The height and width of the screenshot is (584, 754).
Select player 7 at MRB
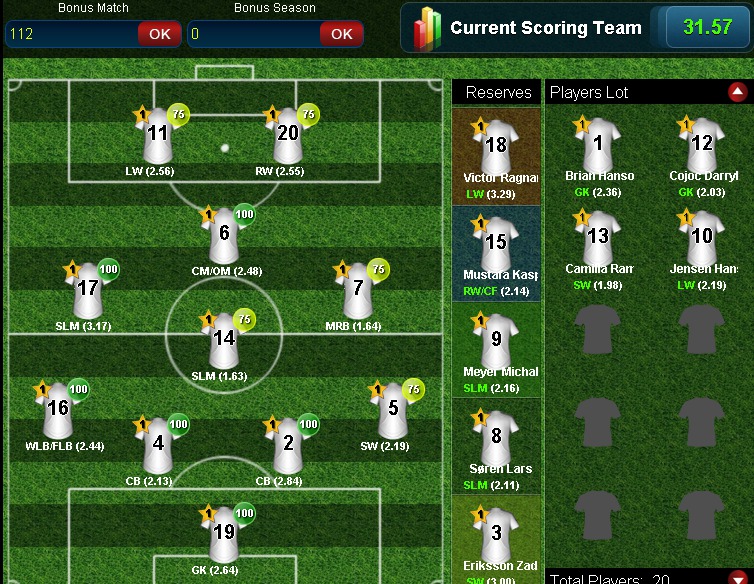(x=357, y=289)
